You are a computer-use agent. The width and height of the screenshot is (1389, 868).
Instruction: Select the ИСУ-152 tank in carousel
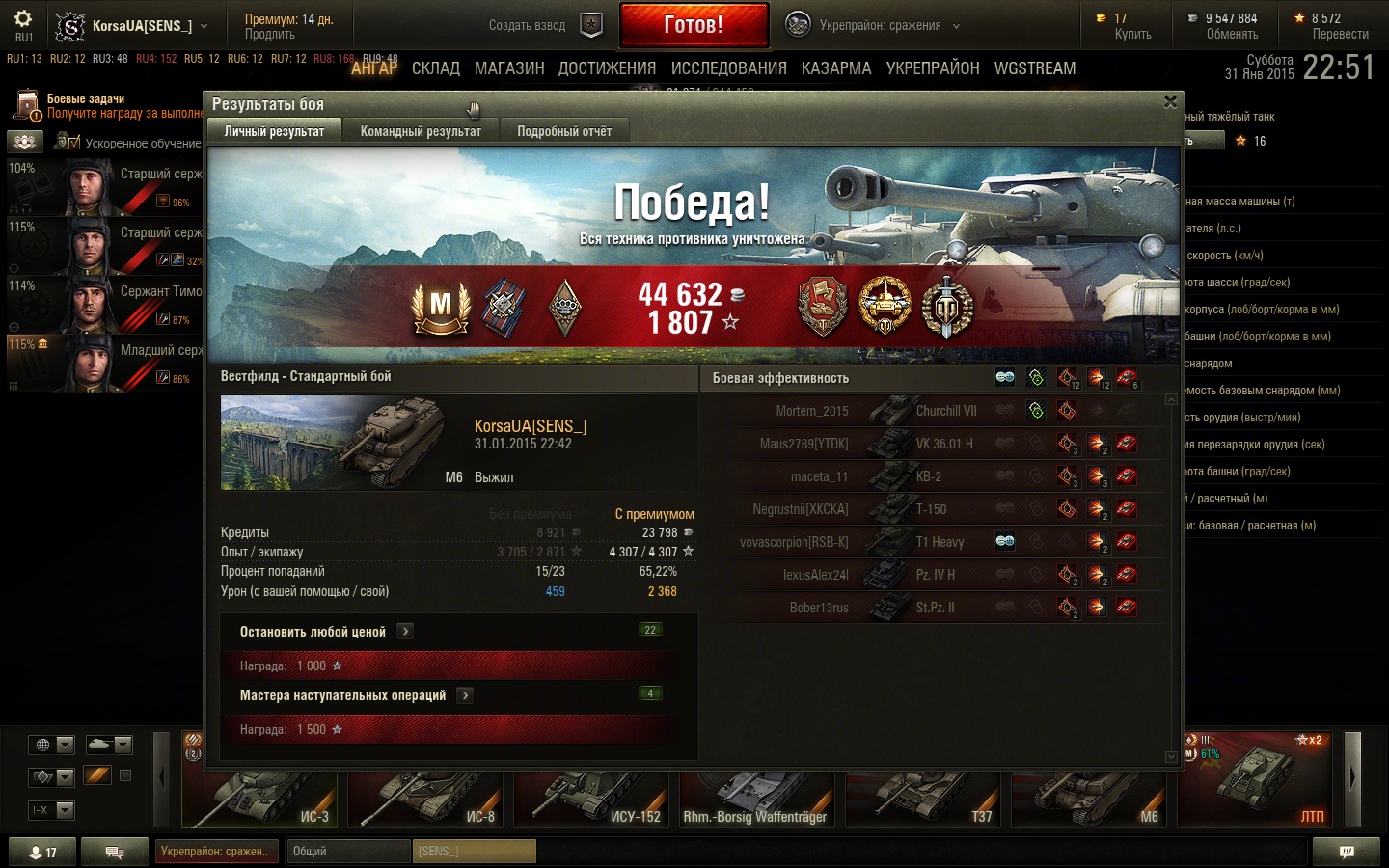click(x=593, y=799)
